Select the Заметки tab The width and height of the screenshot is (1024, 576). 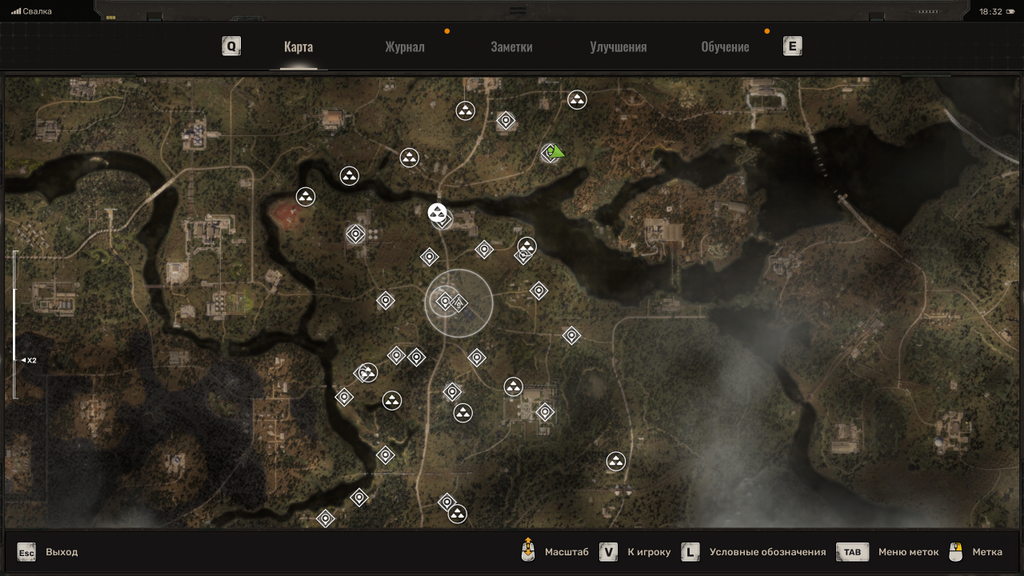point(511,47)
